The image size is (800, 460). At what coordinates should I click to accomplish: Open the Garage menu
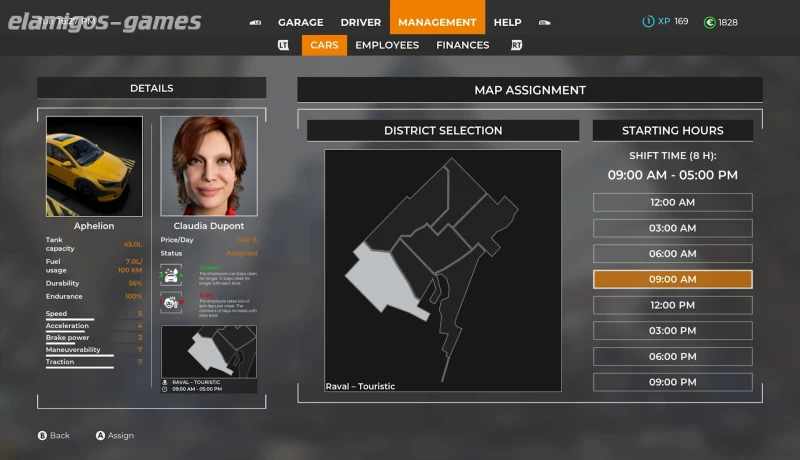coord(300,22)
